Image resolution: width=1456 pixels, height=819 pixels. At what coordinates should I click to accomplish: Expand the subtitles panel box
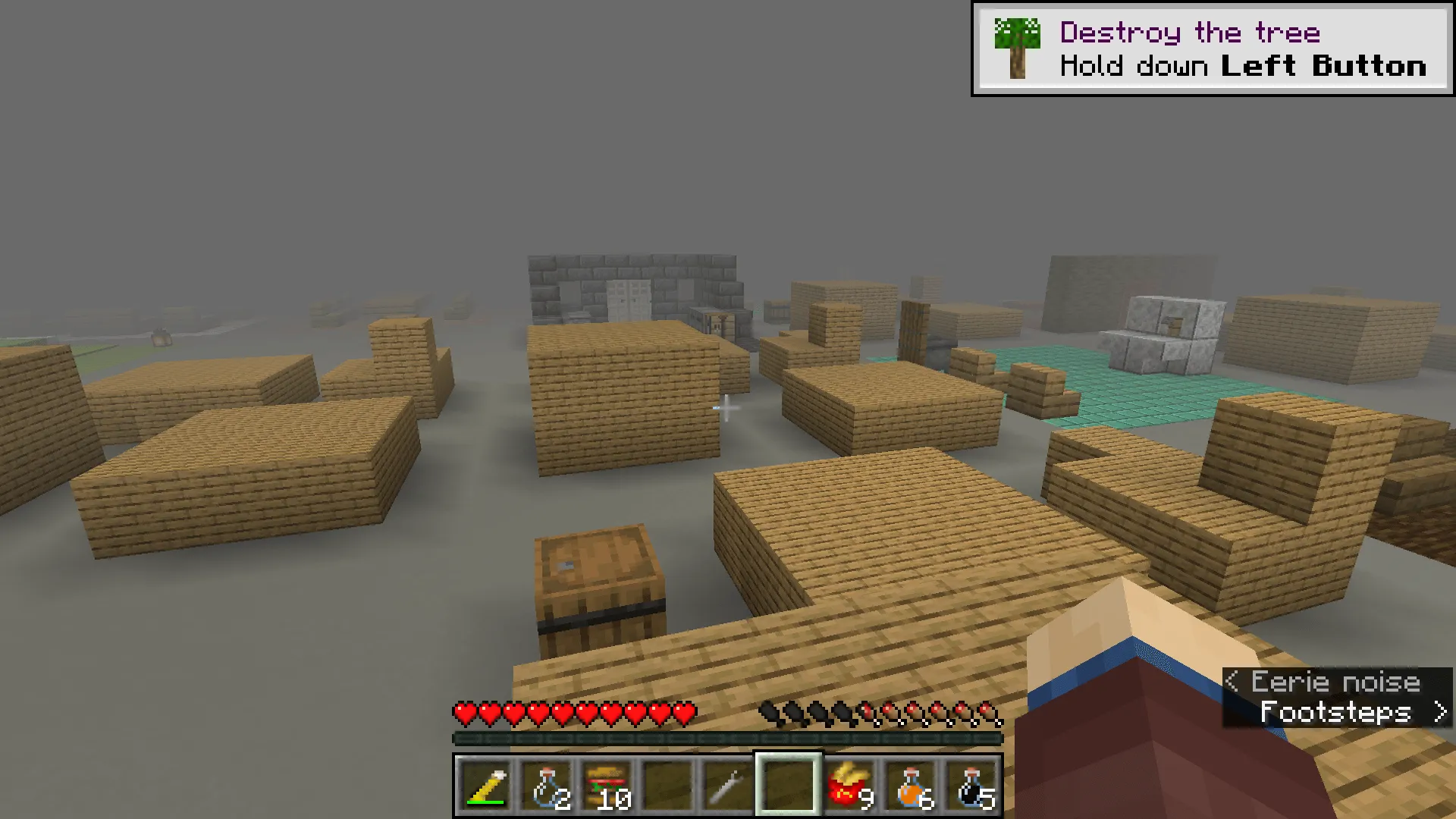(x=1338, y=696)
